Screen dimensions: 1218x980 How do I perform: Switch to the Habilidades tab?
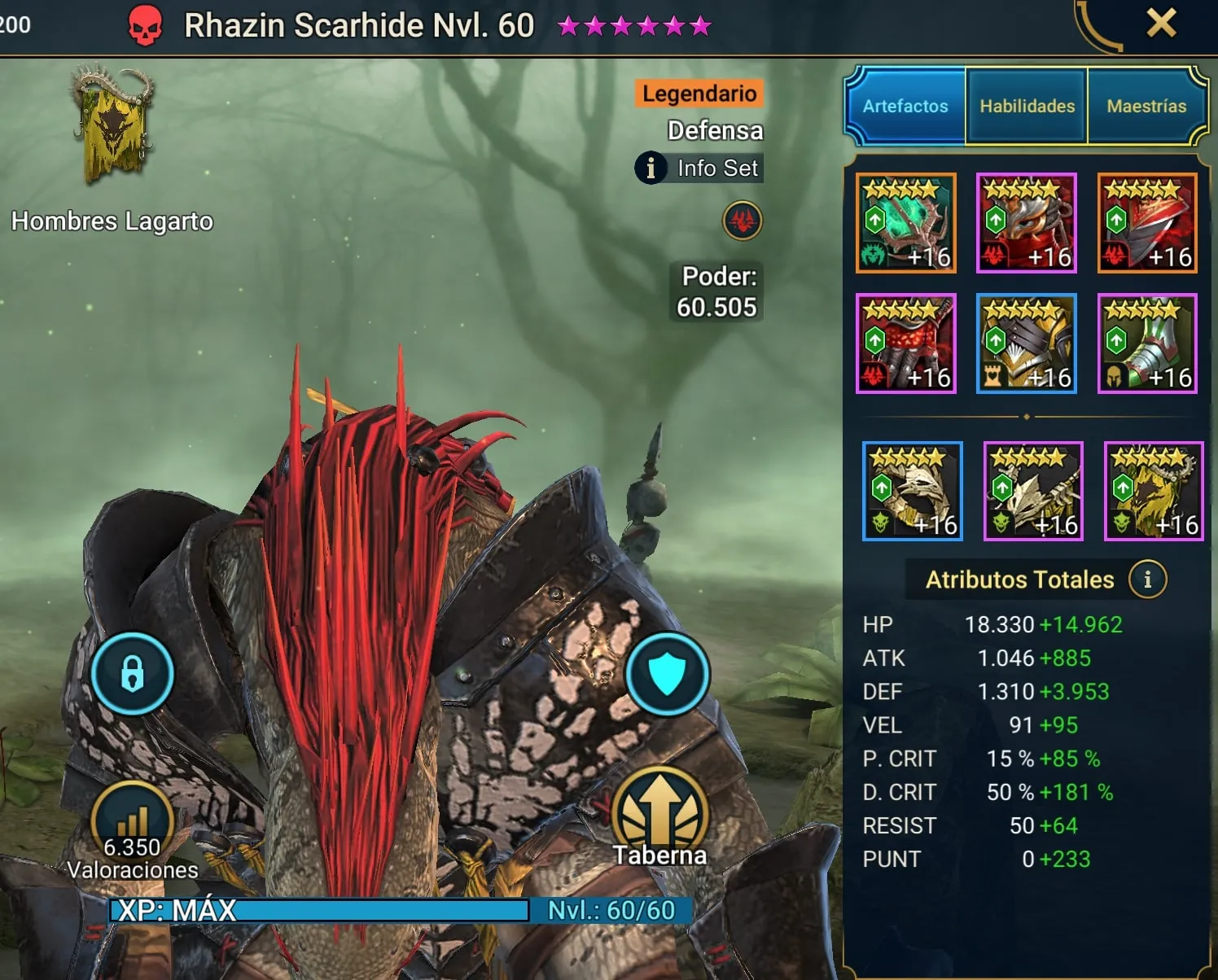click(1027, 107)
